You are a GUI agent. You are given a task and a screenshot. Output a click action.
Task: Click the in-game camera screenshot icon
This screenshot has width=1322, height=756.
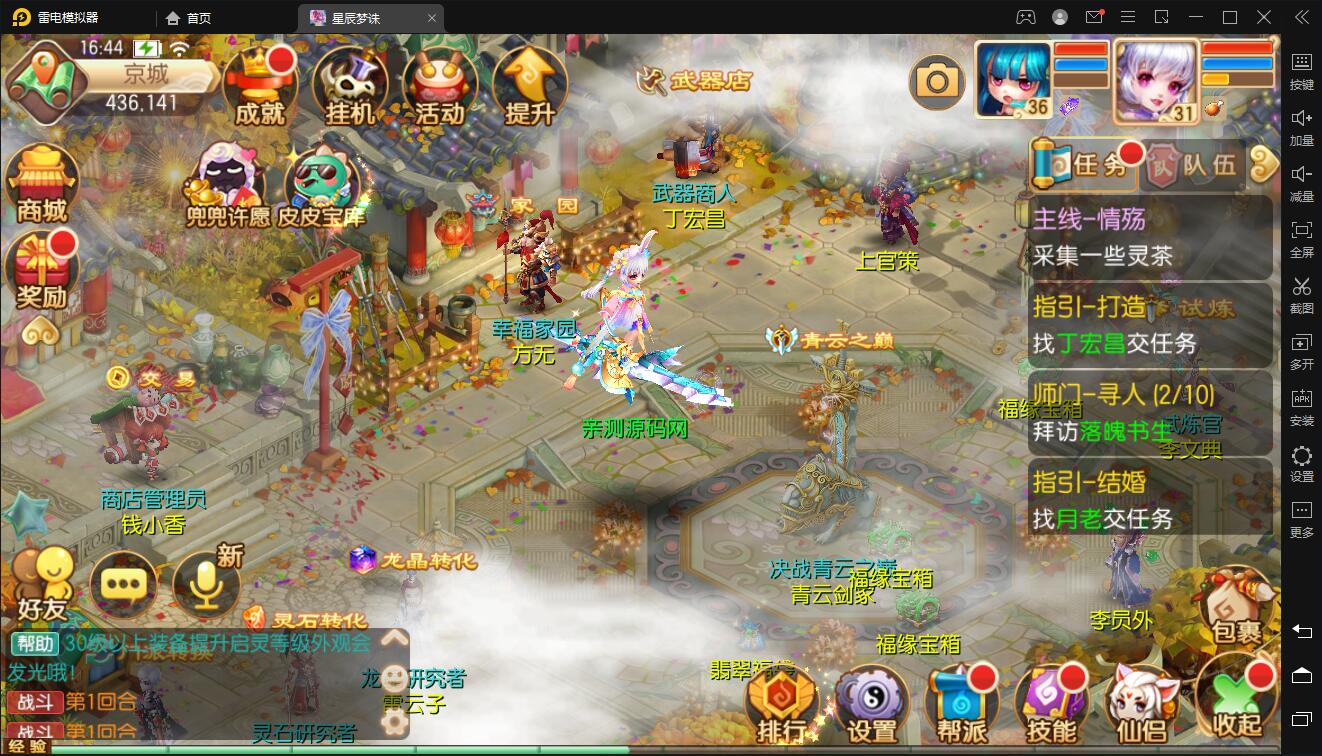936,80
